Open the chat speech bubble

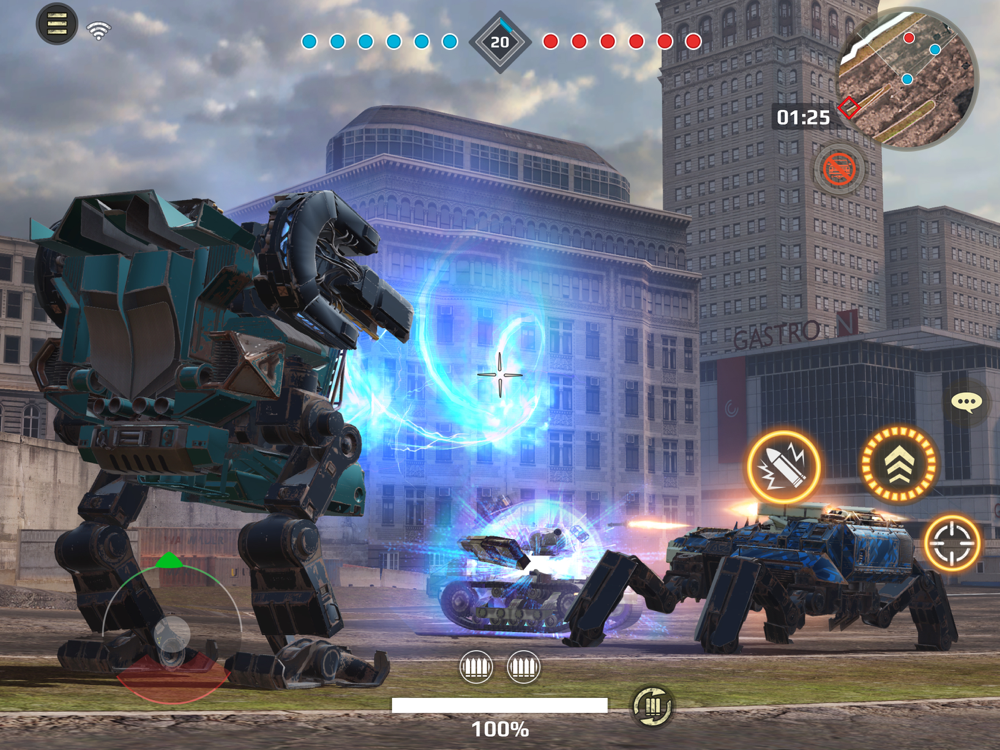(966, 402)
